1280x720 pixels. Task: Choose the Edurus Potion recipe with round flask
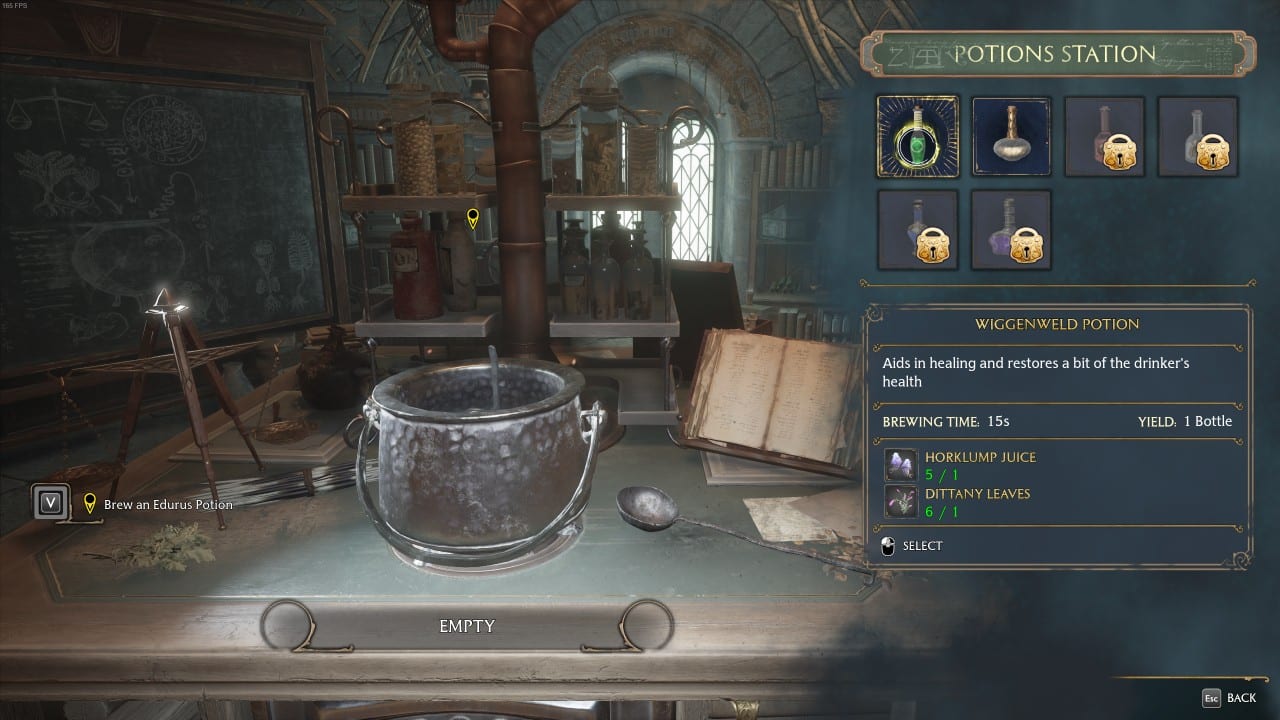[1011, 136]
